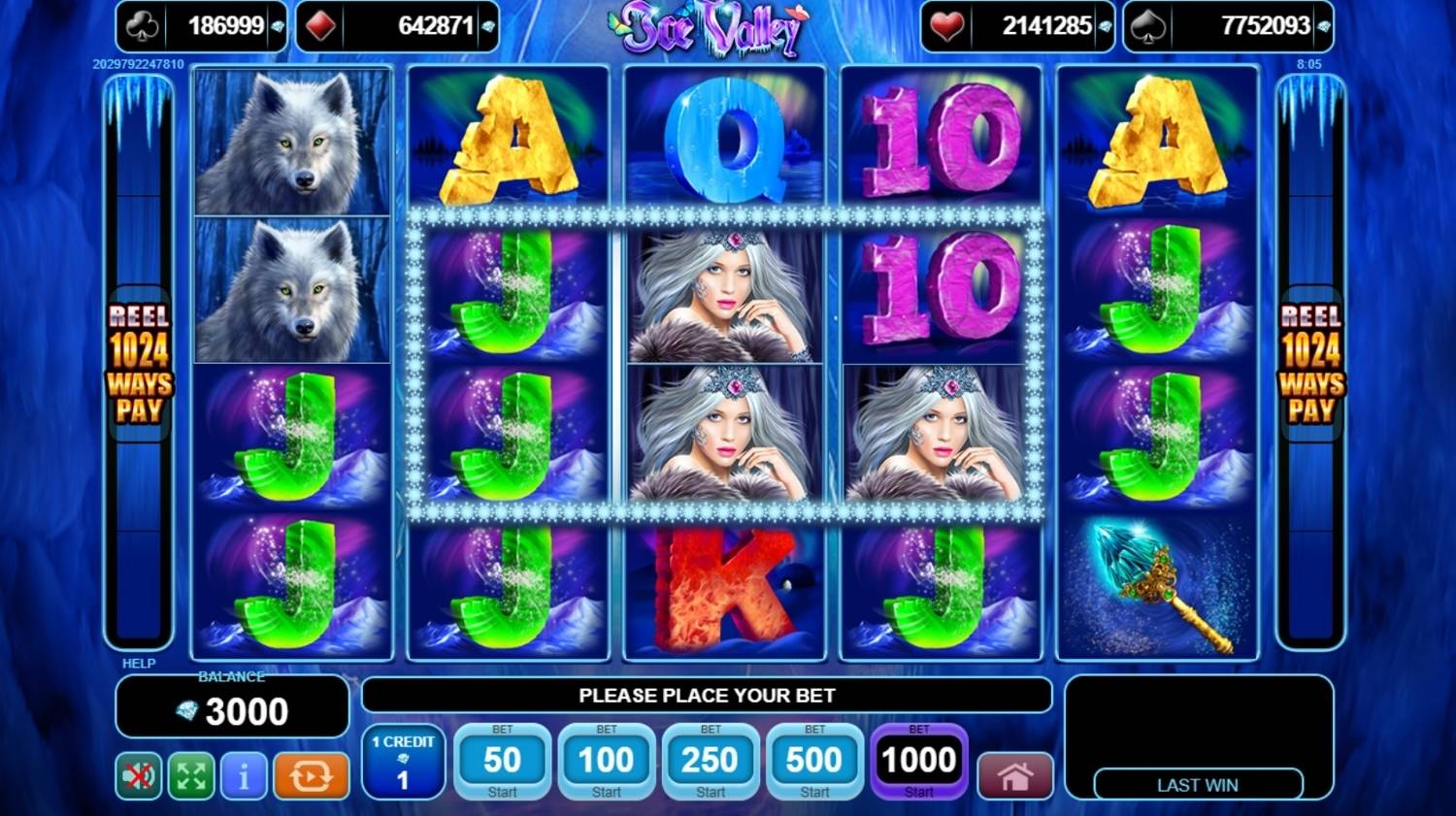The width and height of the screenshot is (1456, 816).
Task: Click the clubs jackpot counter
Action: tap(202, 26)
